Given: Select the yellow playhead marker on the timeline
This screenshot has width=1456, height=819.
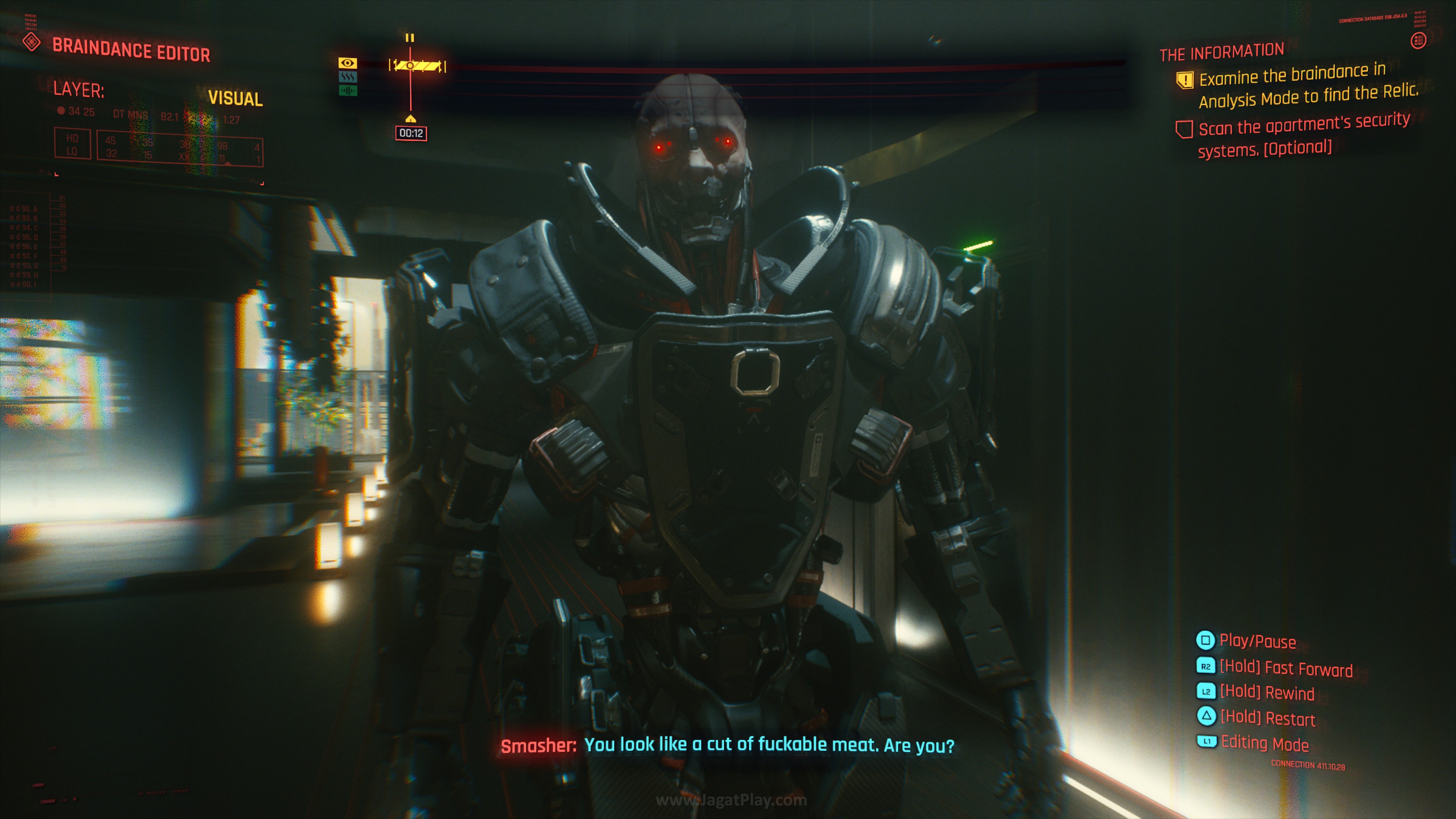Looking at the screenshot, I should [x=411, y=119].
